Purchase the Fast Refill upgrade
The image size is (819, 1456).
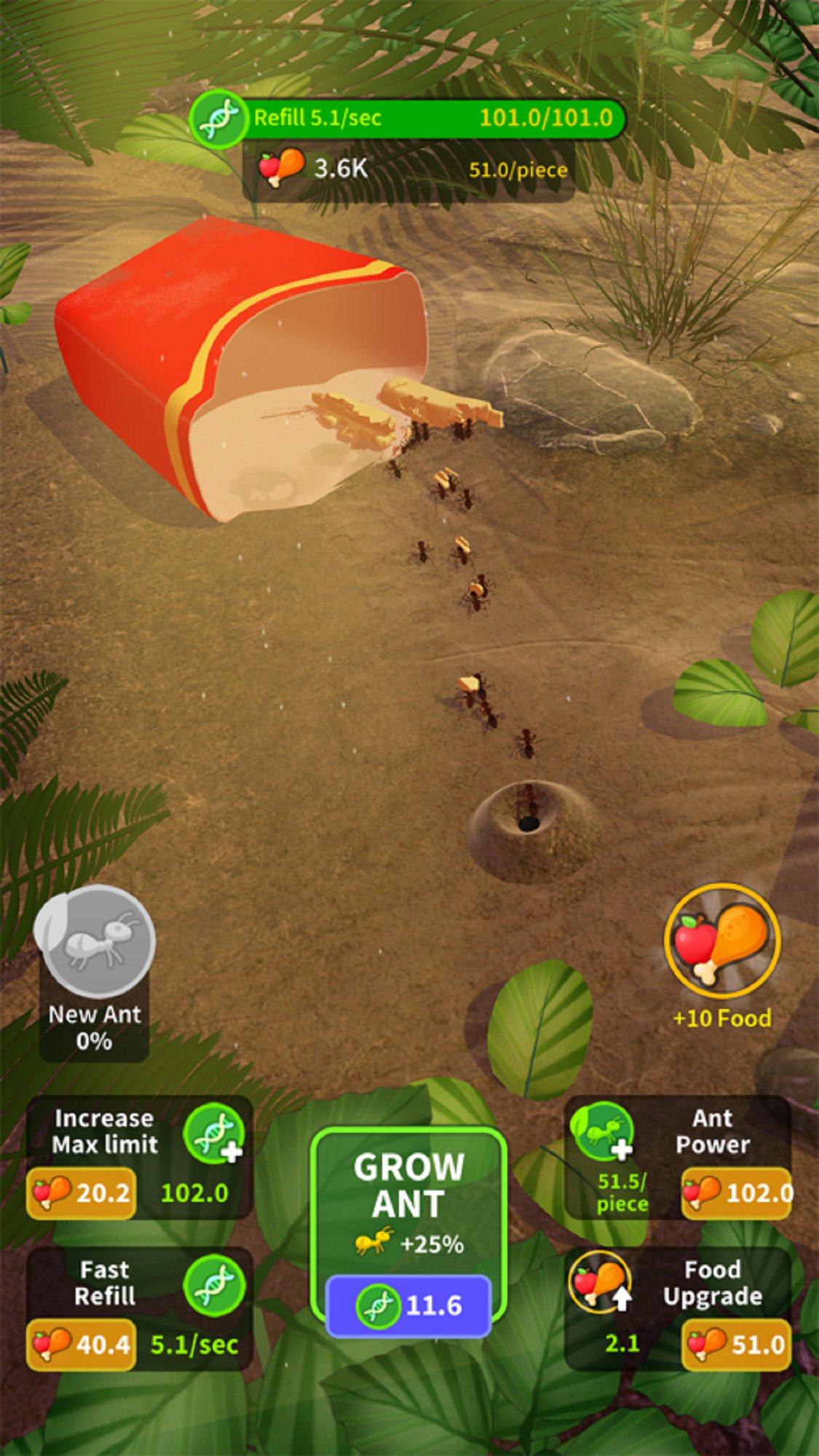pos(82,1344)
